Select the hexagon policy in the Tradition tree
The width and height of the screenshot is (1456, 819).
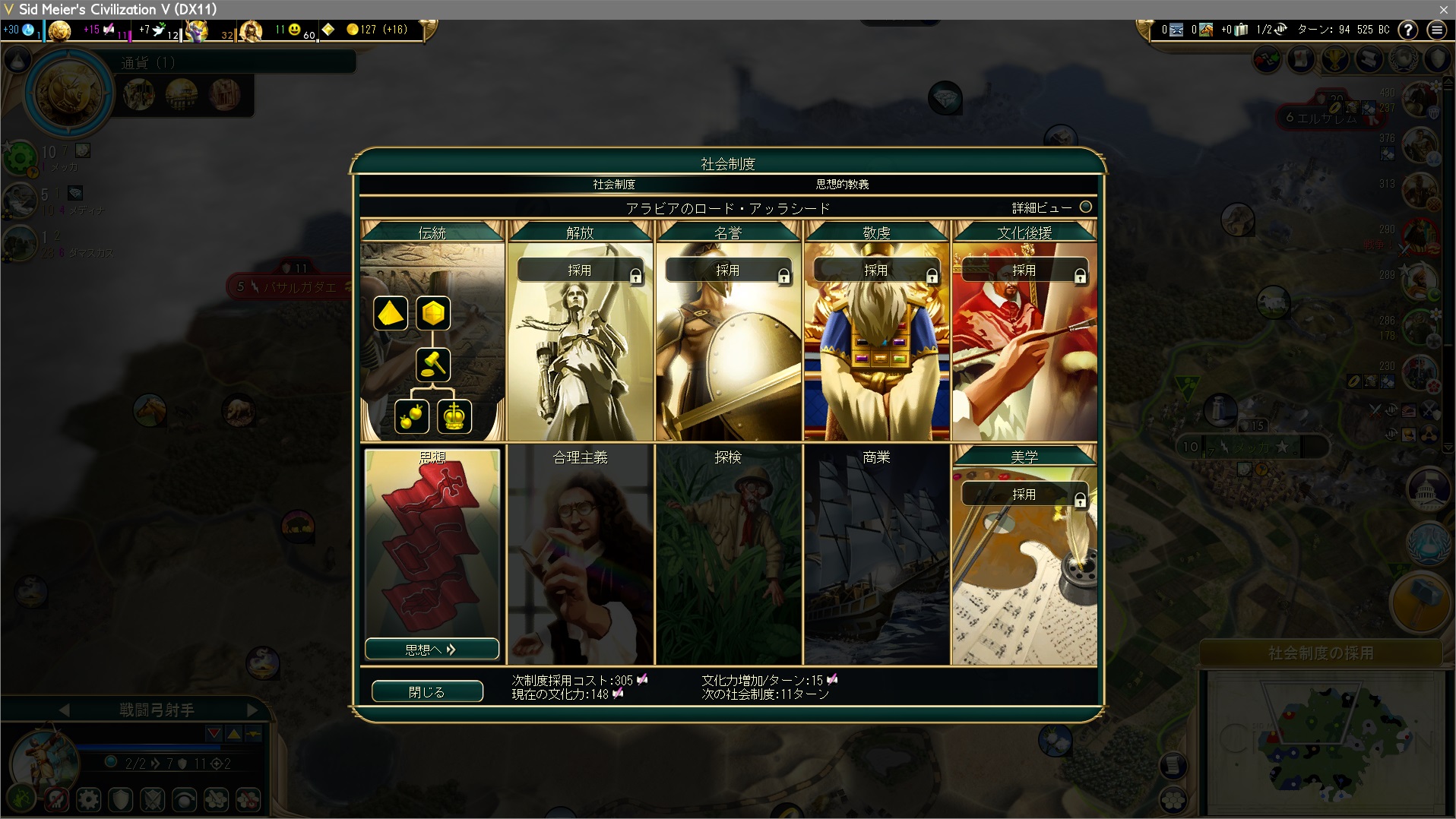[433, 313]
